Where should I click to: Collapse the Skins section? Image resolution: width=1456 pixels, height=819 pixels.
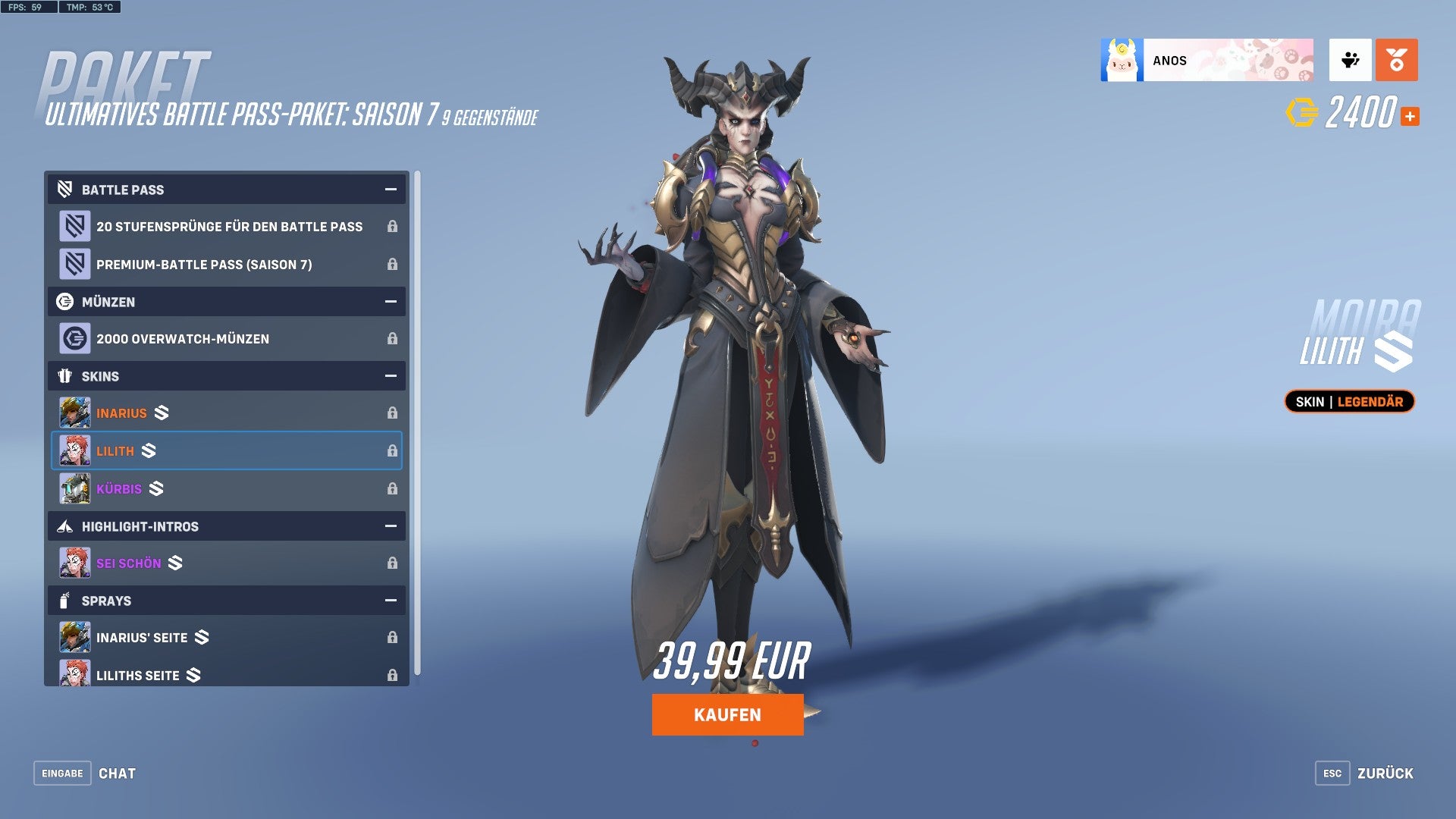[x=390, y=376]
